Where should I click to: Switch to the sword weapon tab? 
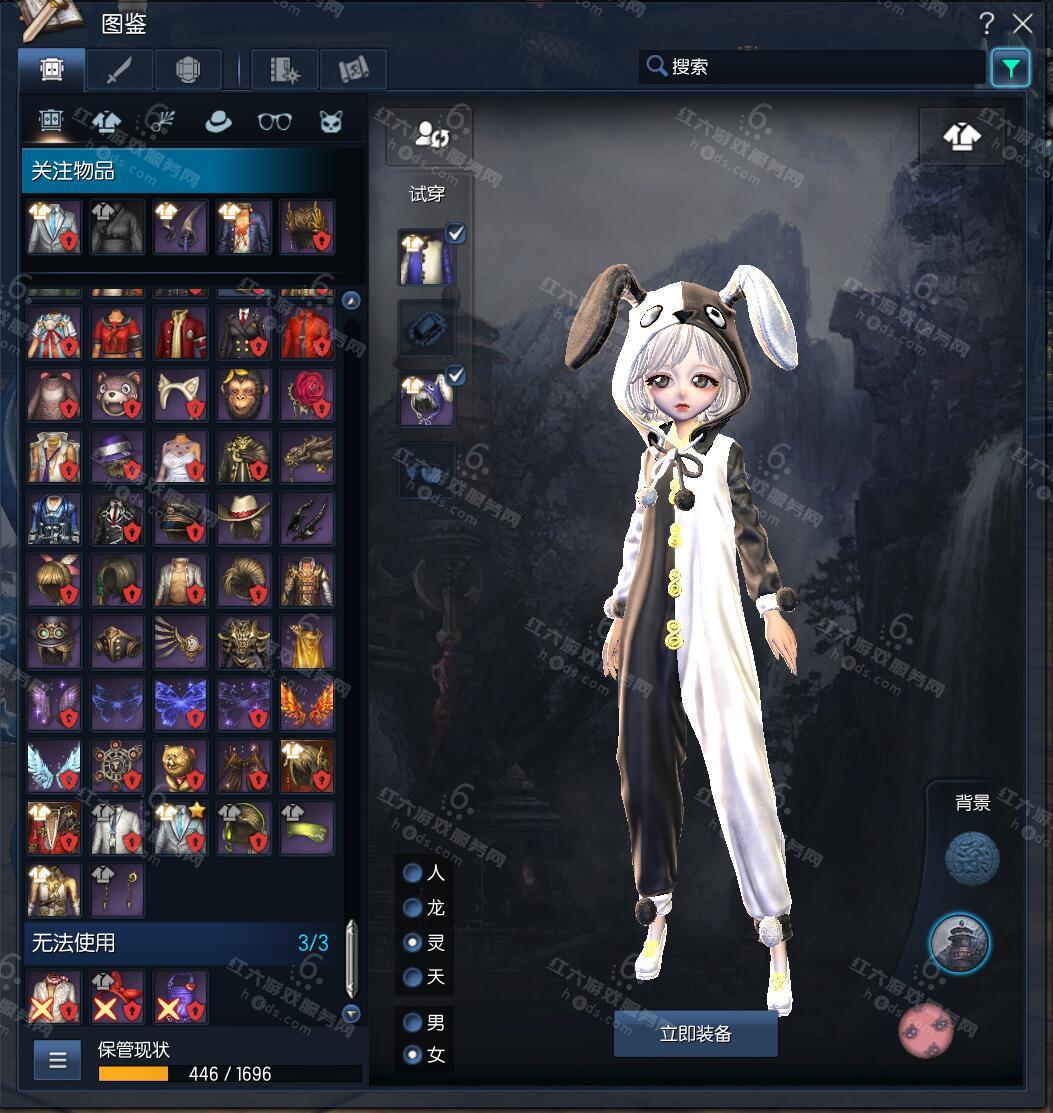point(119,69)
